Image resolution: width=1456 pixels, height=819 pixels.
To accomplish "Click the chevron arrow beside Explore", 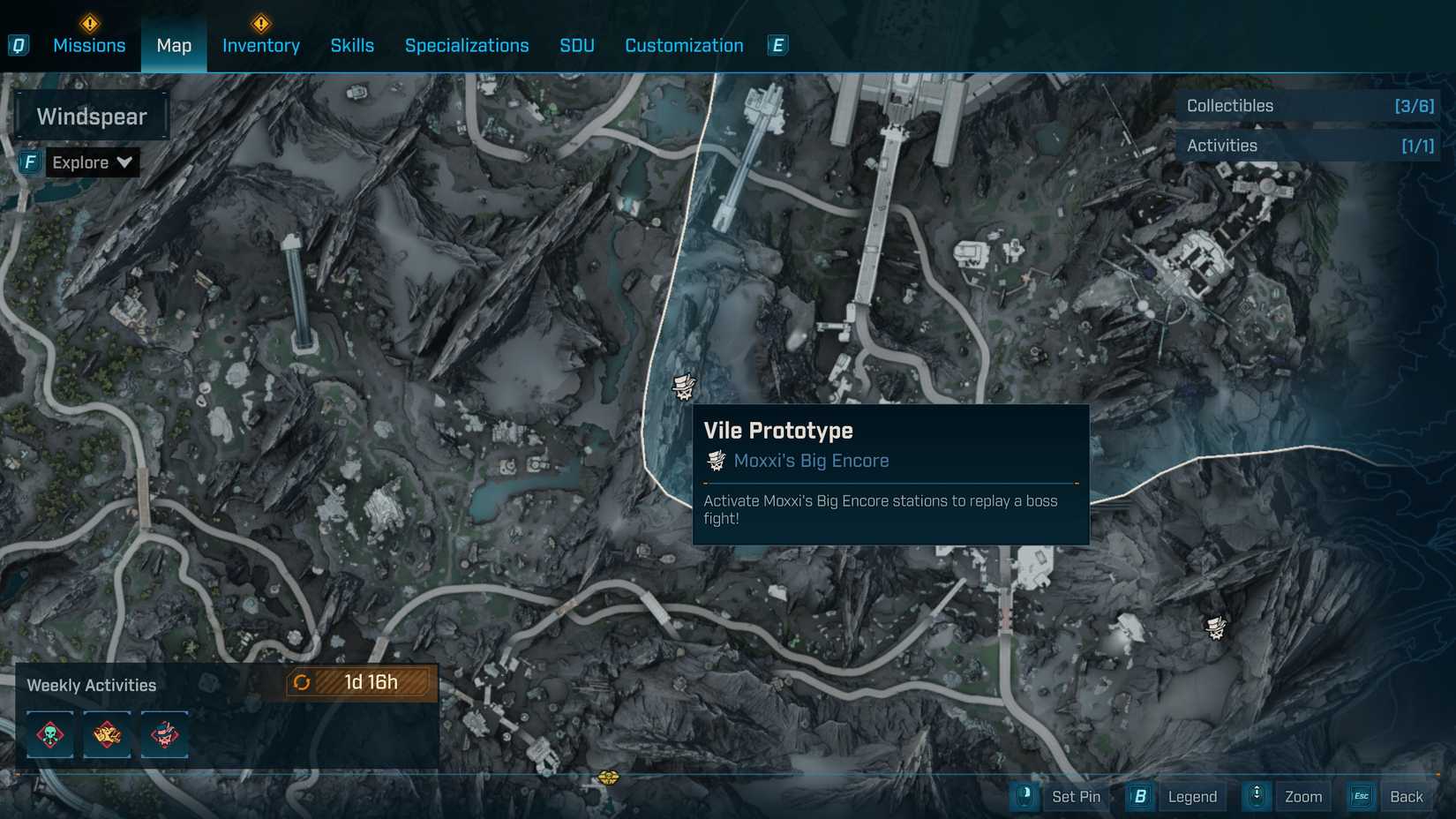I will point(124,162).
